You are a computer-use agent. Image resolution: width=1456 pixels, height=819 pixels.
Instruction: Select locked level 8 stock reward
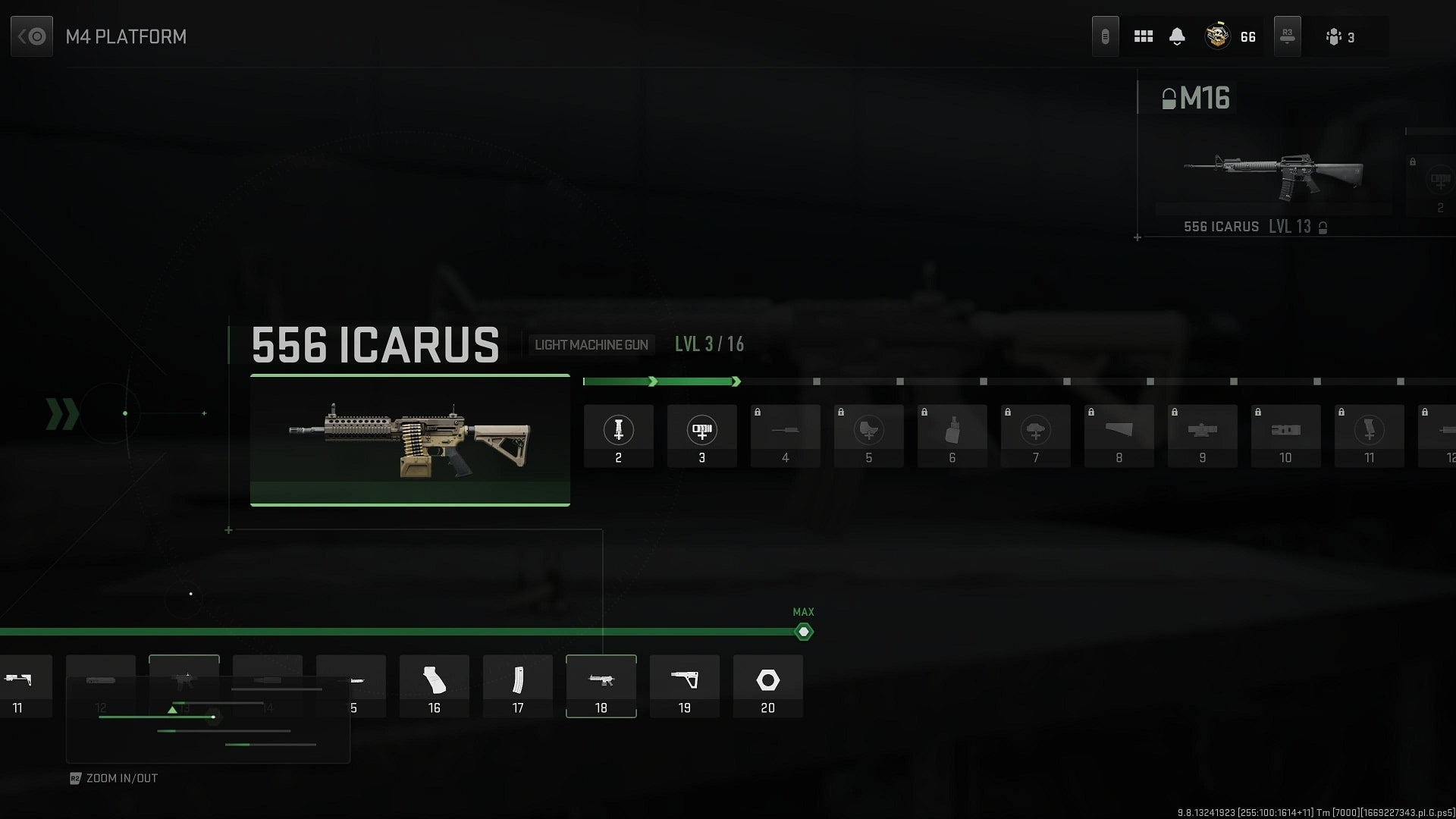point(1119,436)
